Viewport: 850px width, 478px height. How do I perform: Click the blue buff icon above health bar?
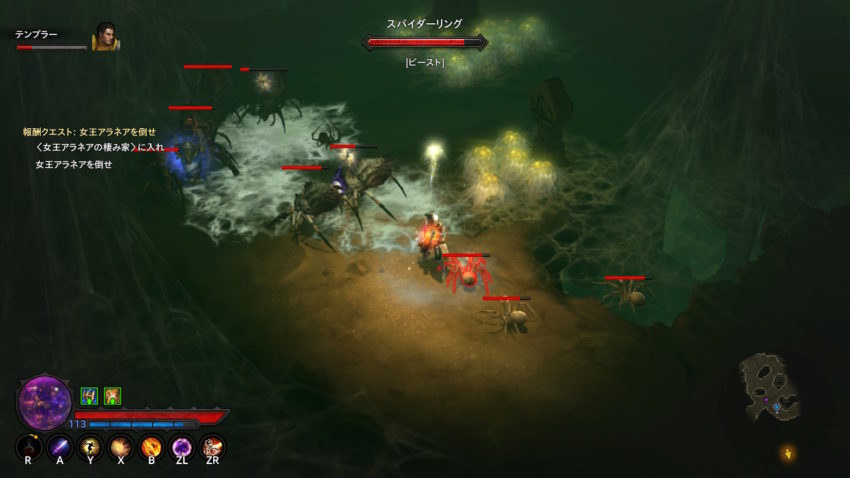tap(89, 396)
